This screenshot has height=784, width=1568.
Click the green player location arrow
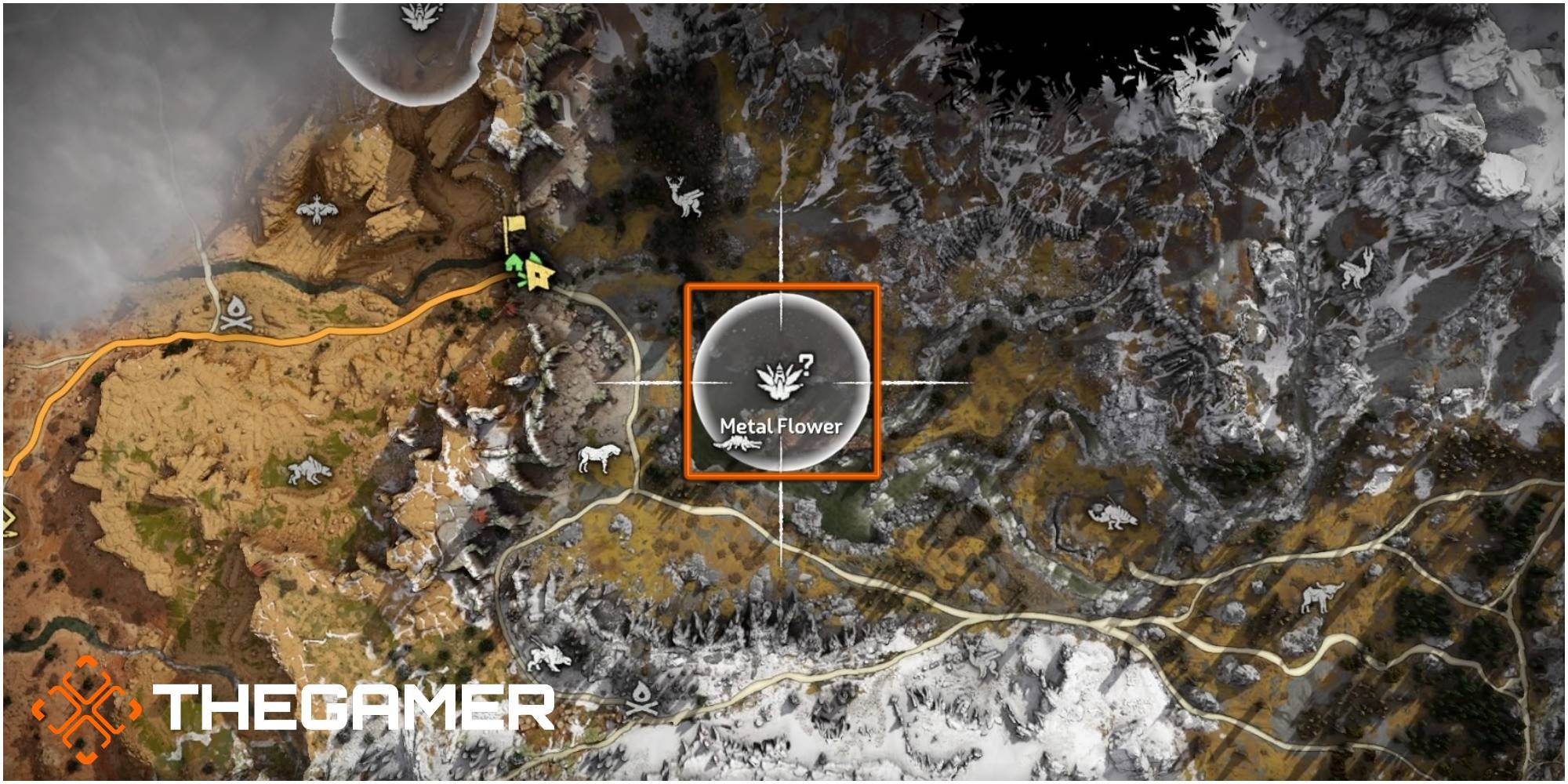(x=514, y=263)
